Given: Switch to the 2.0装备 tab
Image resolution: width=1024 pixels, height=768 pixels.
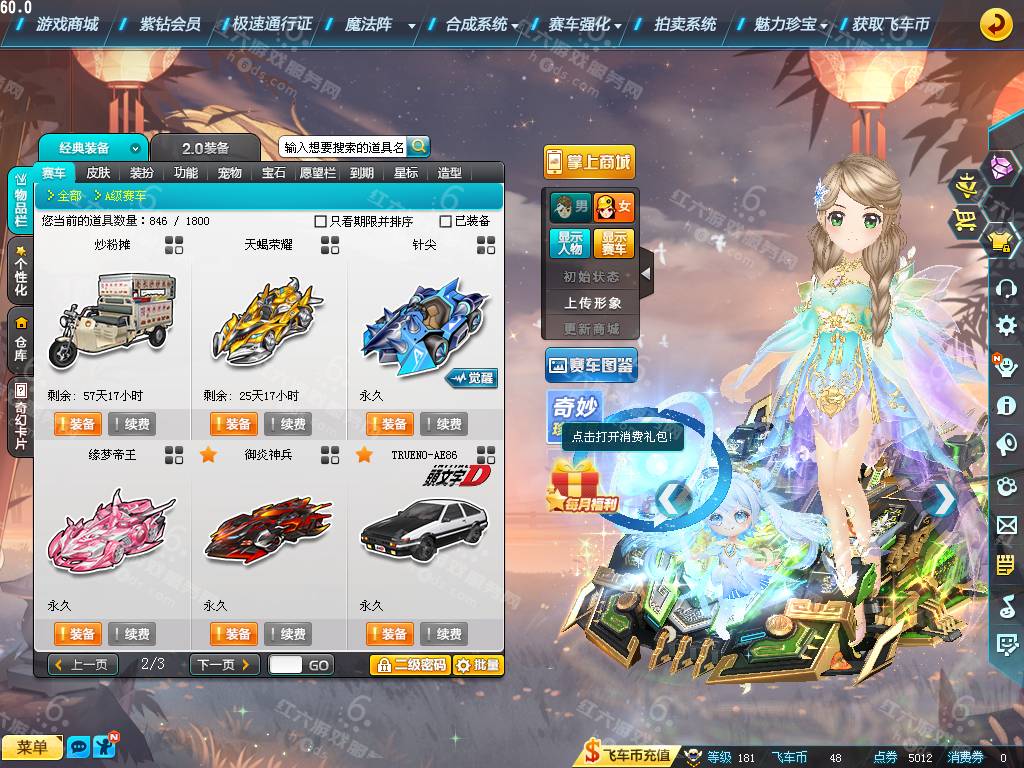Looking at the screenshot, I should point(206,148).
